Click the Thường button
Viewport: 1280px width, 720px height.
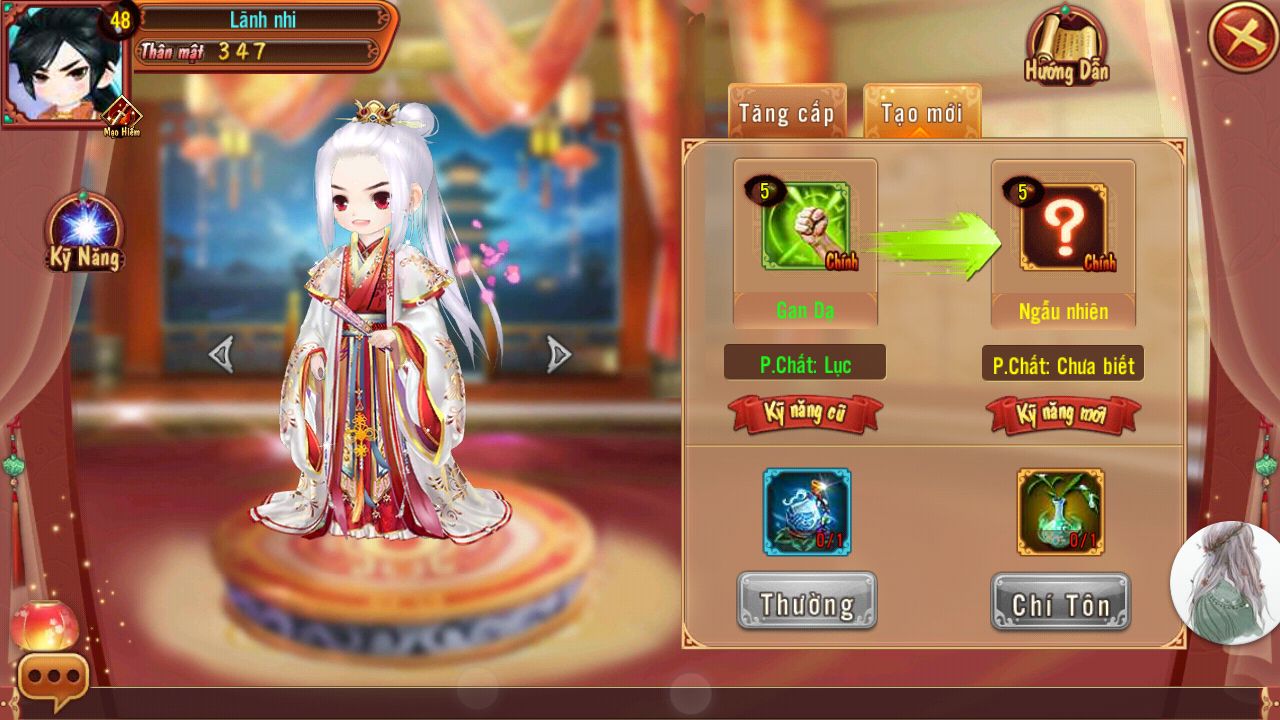click(x=806, y=602)
